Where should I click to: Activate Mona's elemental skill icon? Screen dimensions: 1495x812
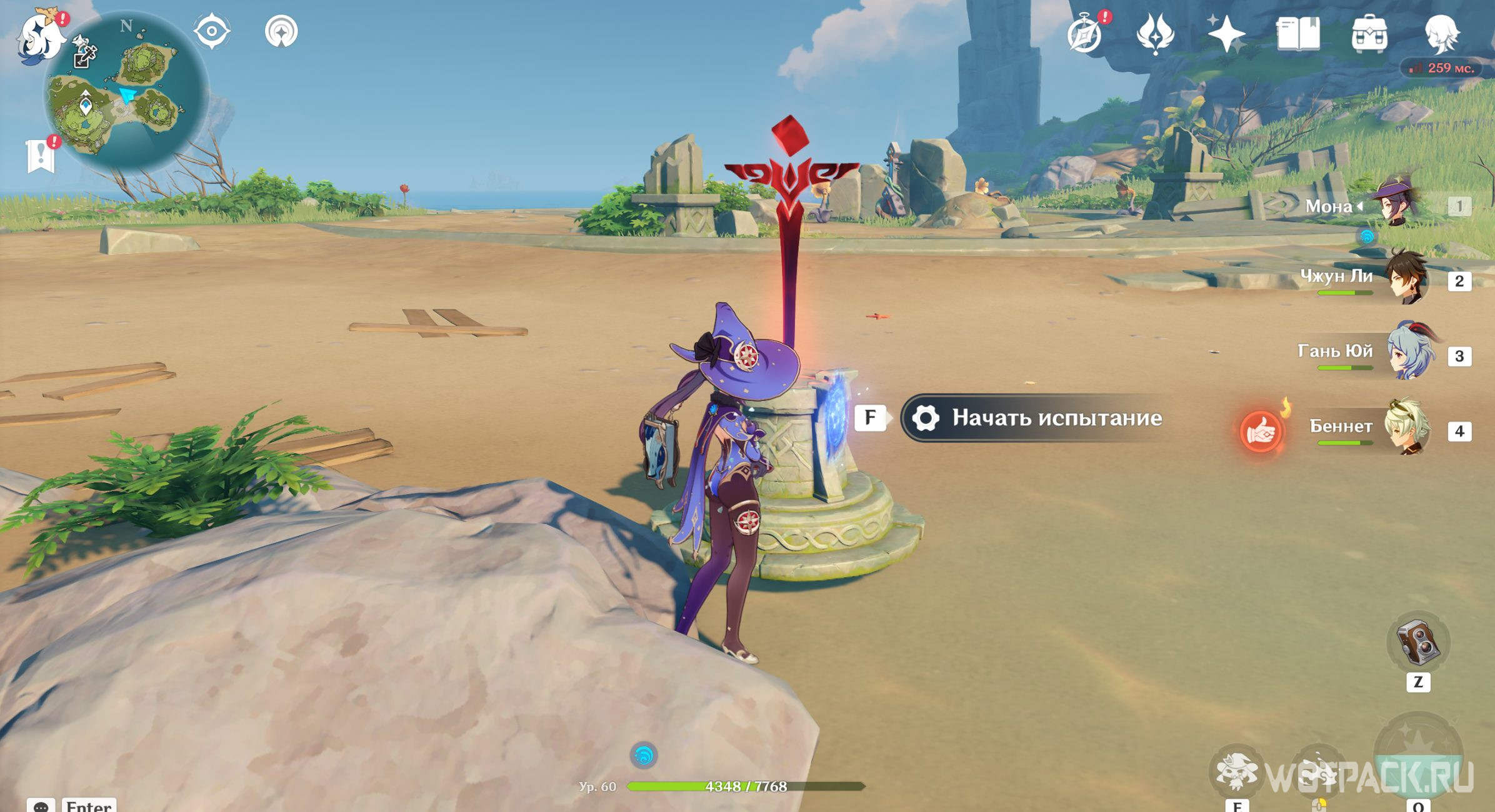pos(1236,772)
